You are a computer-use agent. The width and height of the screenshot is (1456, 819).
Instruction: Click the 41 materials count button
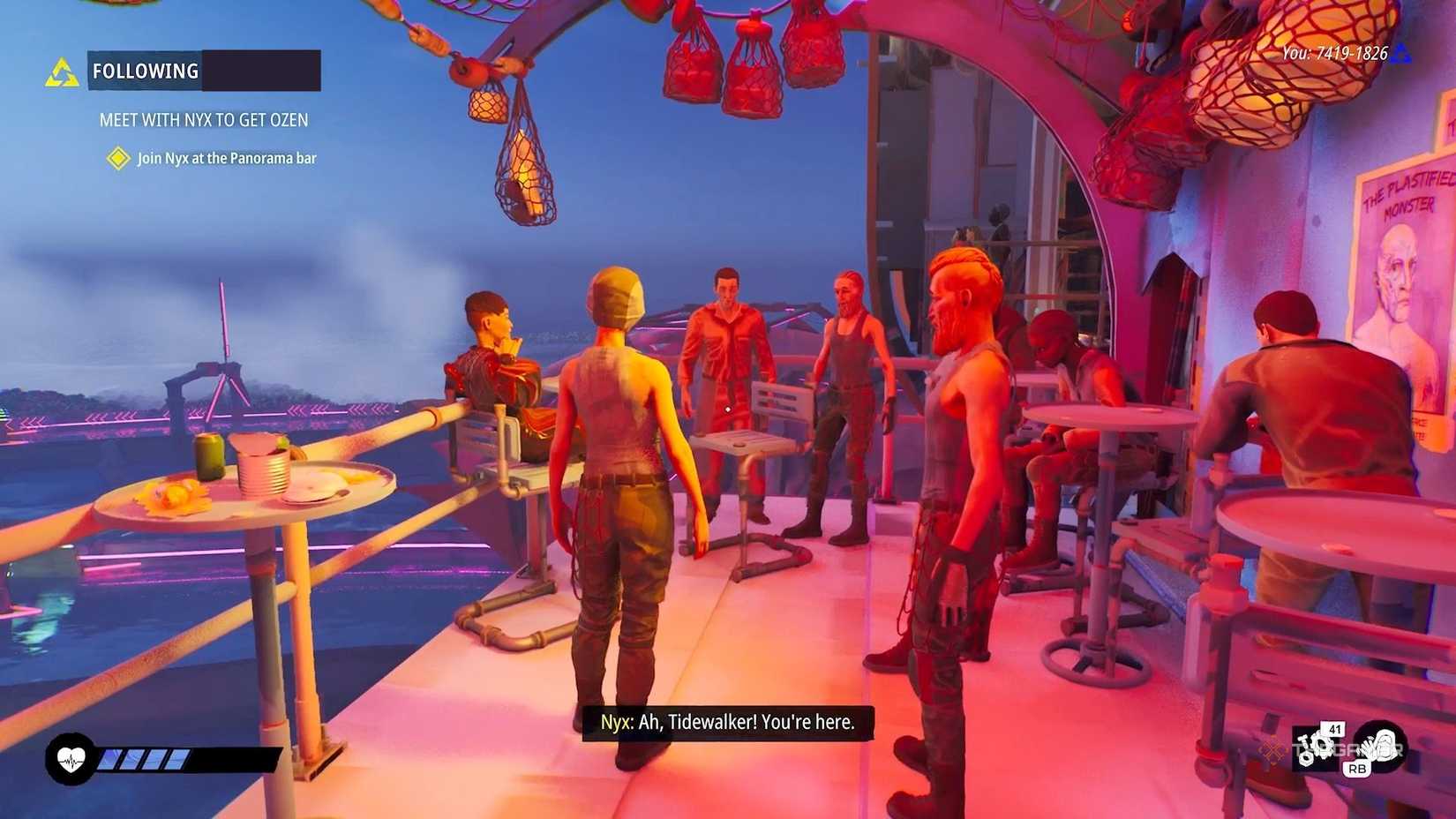[x=1334, y=730]
